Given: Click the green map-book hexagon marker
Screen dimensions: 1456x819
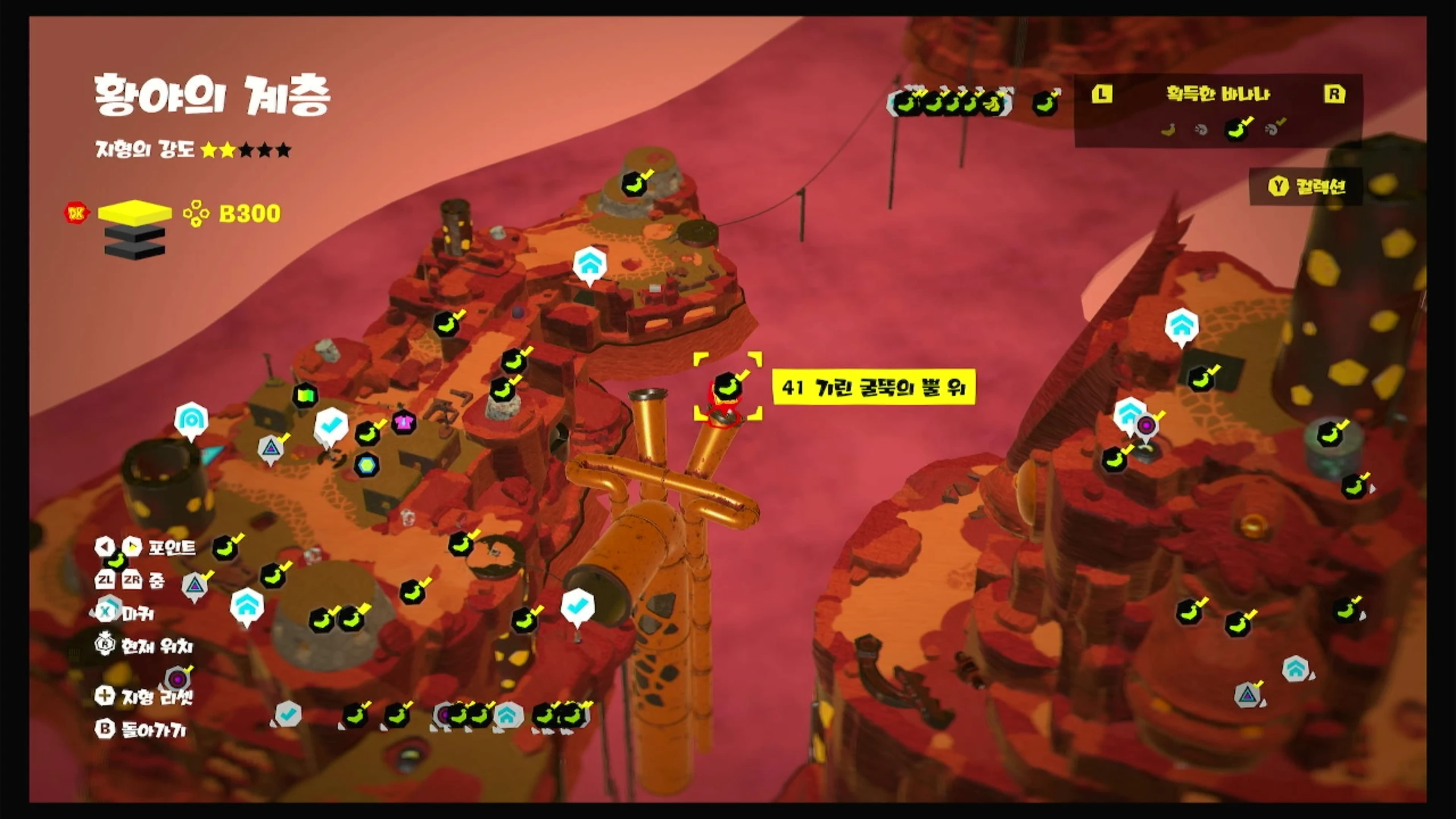Looking at the screenshot, I should point(305,395).
